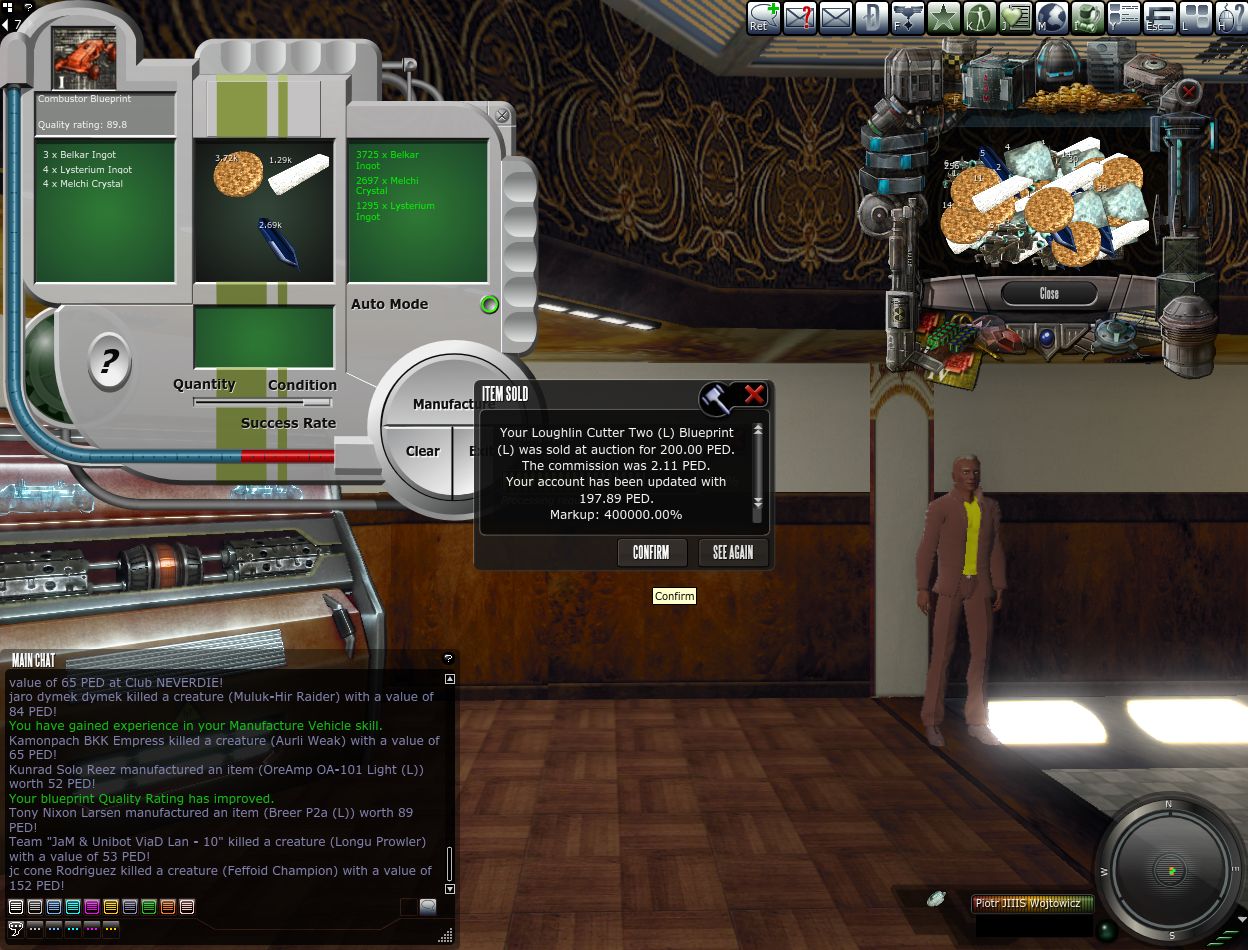Clear the manufacturing machine contents
1248x950 pixels.
pos(422,451)
